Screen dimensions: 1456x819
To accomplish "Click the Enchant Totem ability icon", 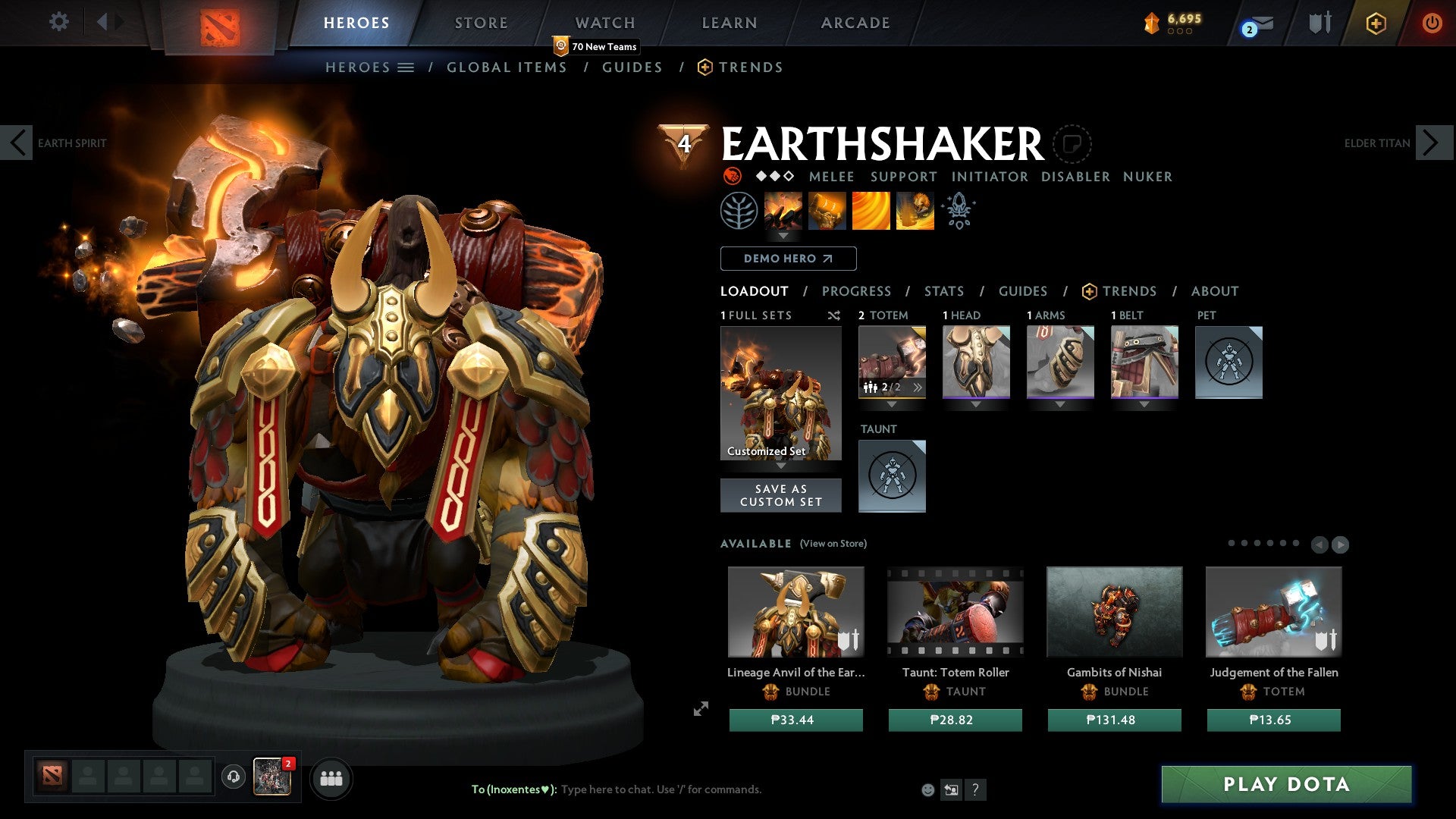I will coord(827,211).
